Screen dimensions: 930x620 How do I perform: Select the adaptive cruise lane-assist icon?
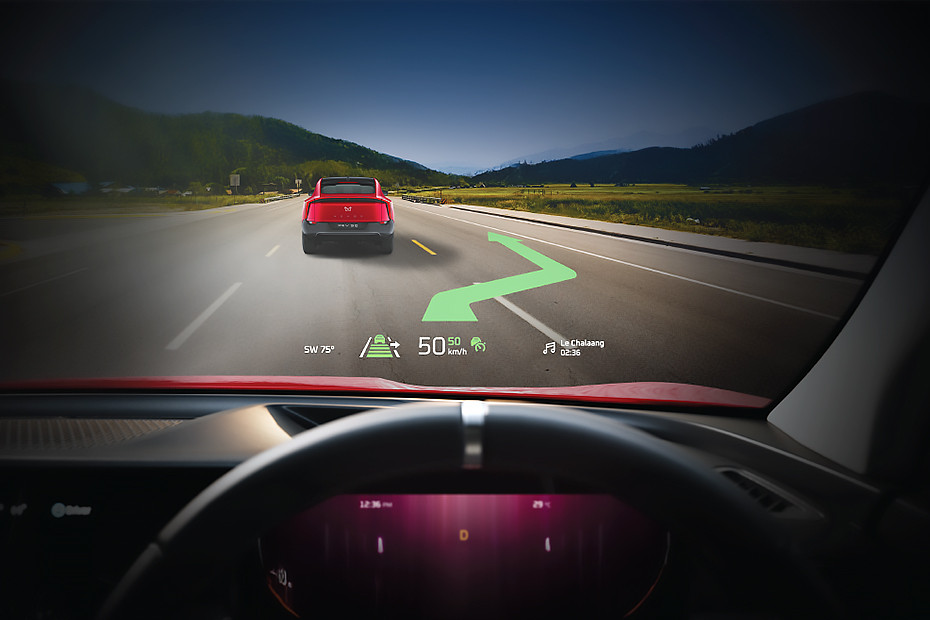pyautogui.click(x=379, y=347)
